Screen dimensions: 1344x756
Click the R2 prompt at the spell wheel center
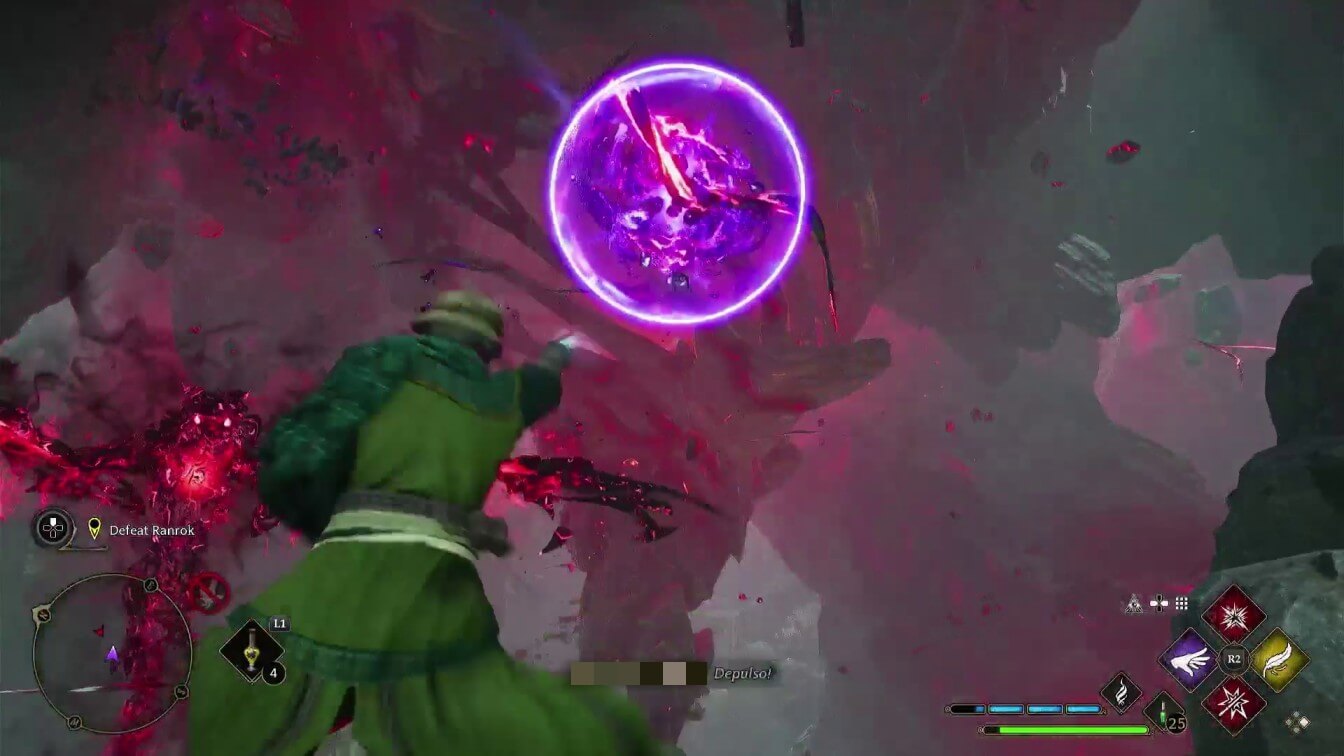tap(1233, 659)
